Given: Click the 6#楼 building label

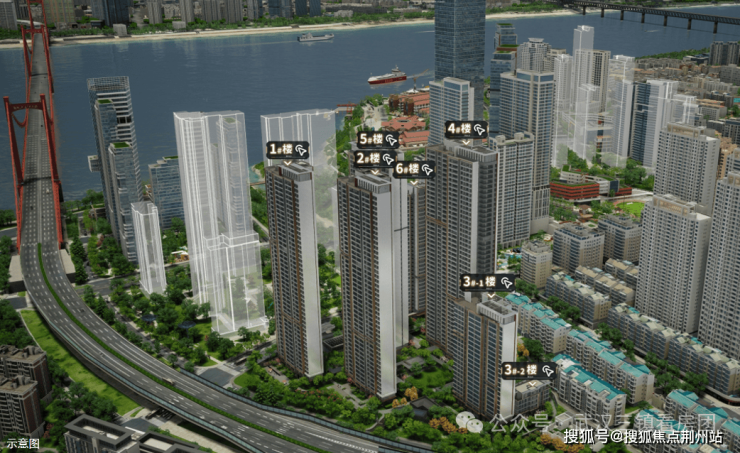Looking at the screenshot, I should [413, 169].
